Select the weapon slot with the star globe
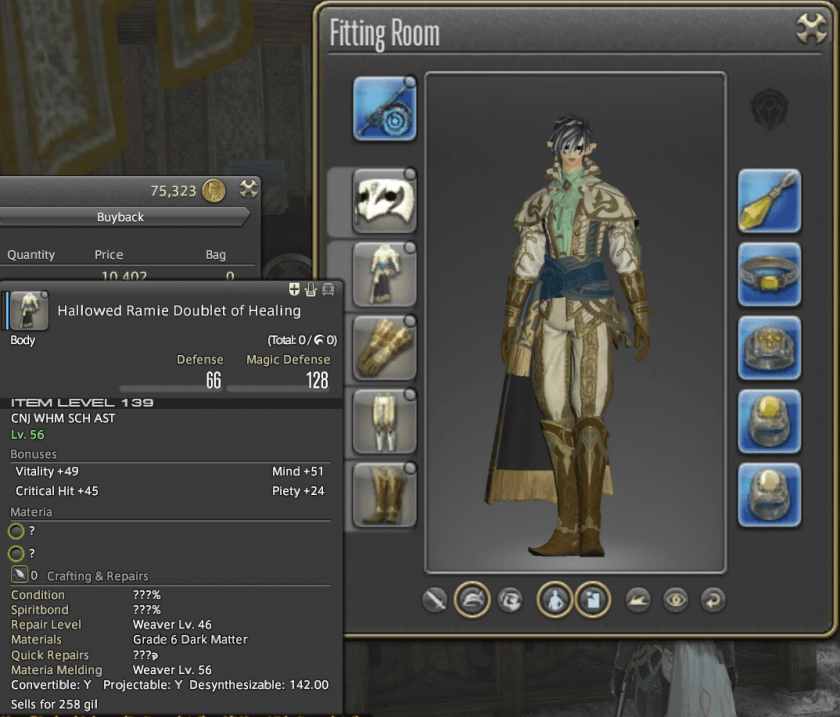Viewport: 840px width, 717px height. (384, 108)
